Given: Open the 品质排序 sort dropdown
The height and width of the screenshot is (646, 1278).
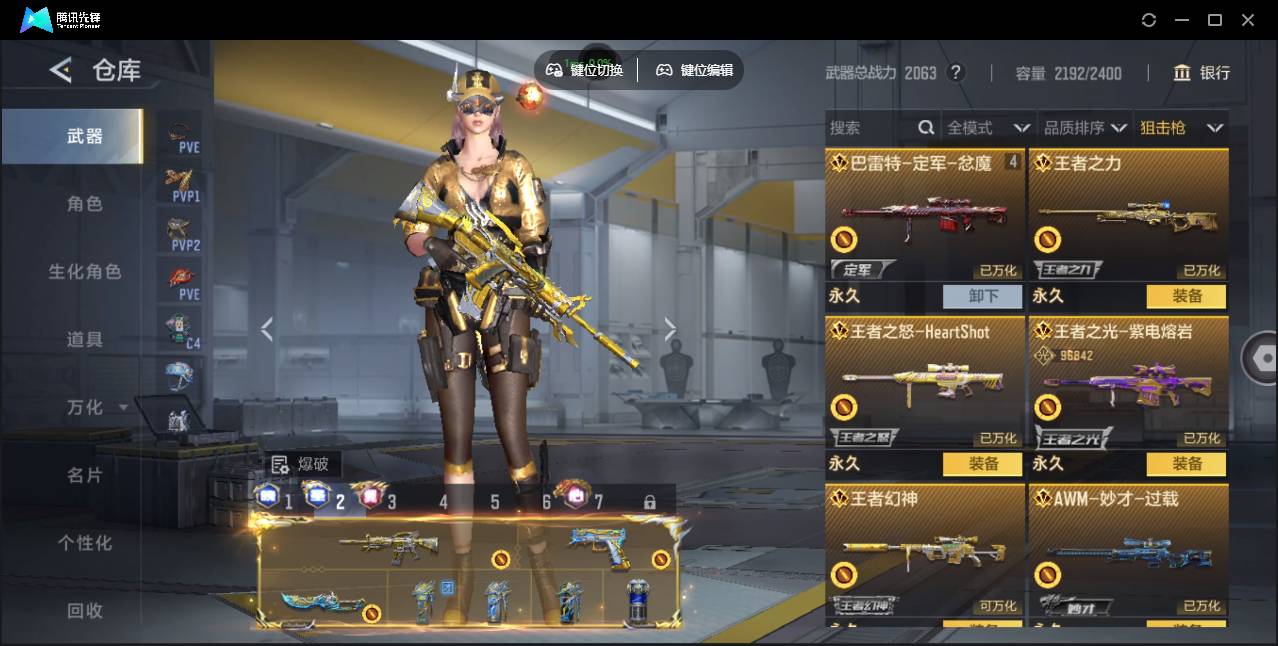Looking at the screenshot, I should coord(1085,128).
